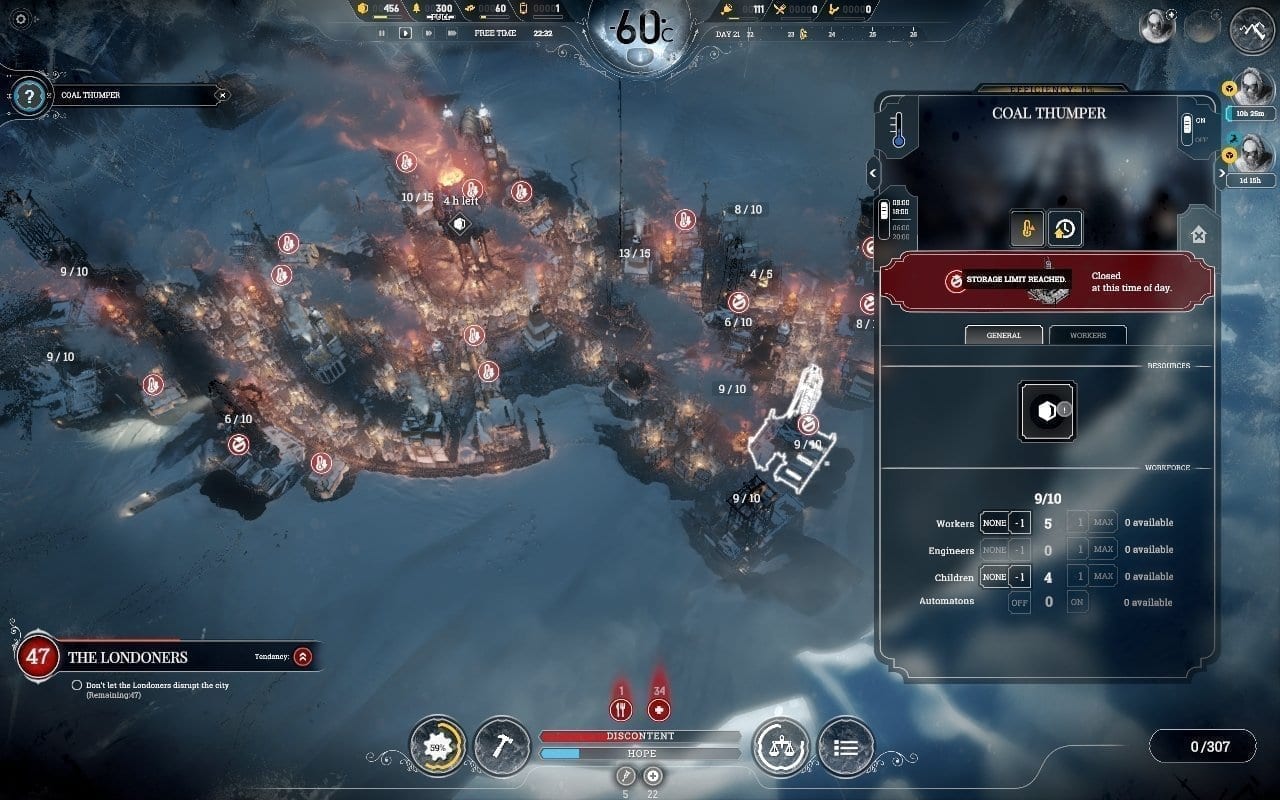
Task: Select the General tab
Action: pyautogui.click(x=1003, y=335)
